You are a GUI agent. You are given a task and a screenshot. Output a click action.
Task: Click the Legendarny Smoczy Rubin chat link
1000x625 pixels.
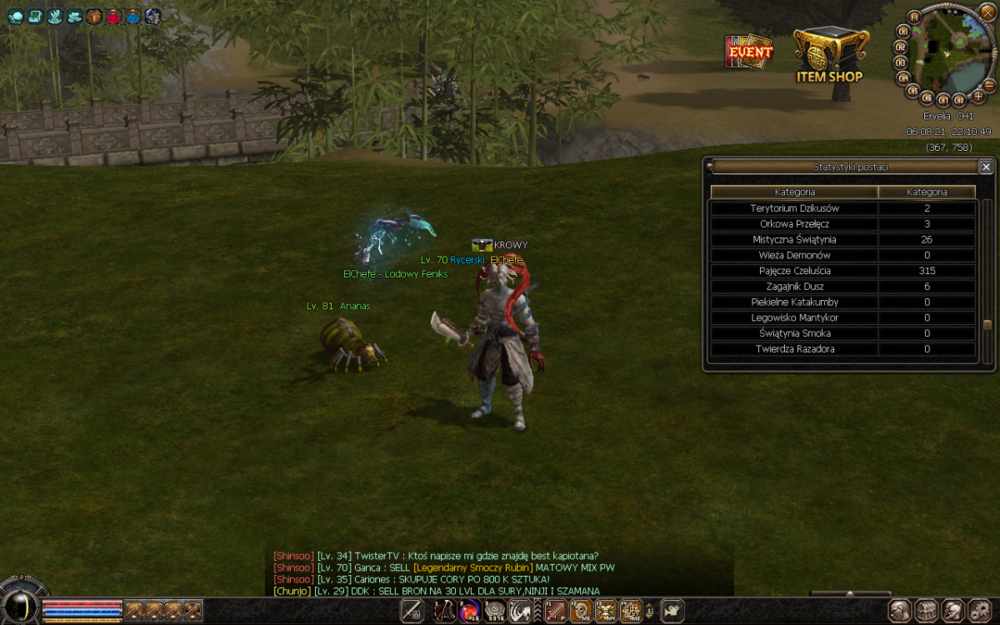(473, 568)
